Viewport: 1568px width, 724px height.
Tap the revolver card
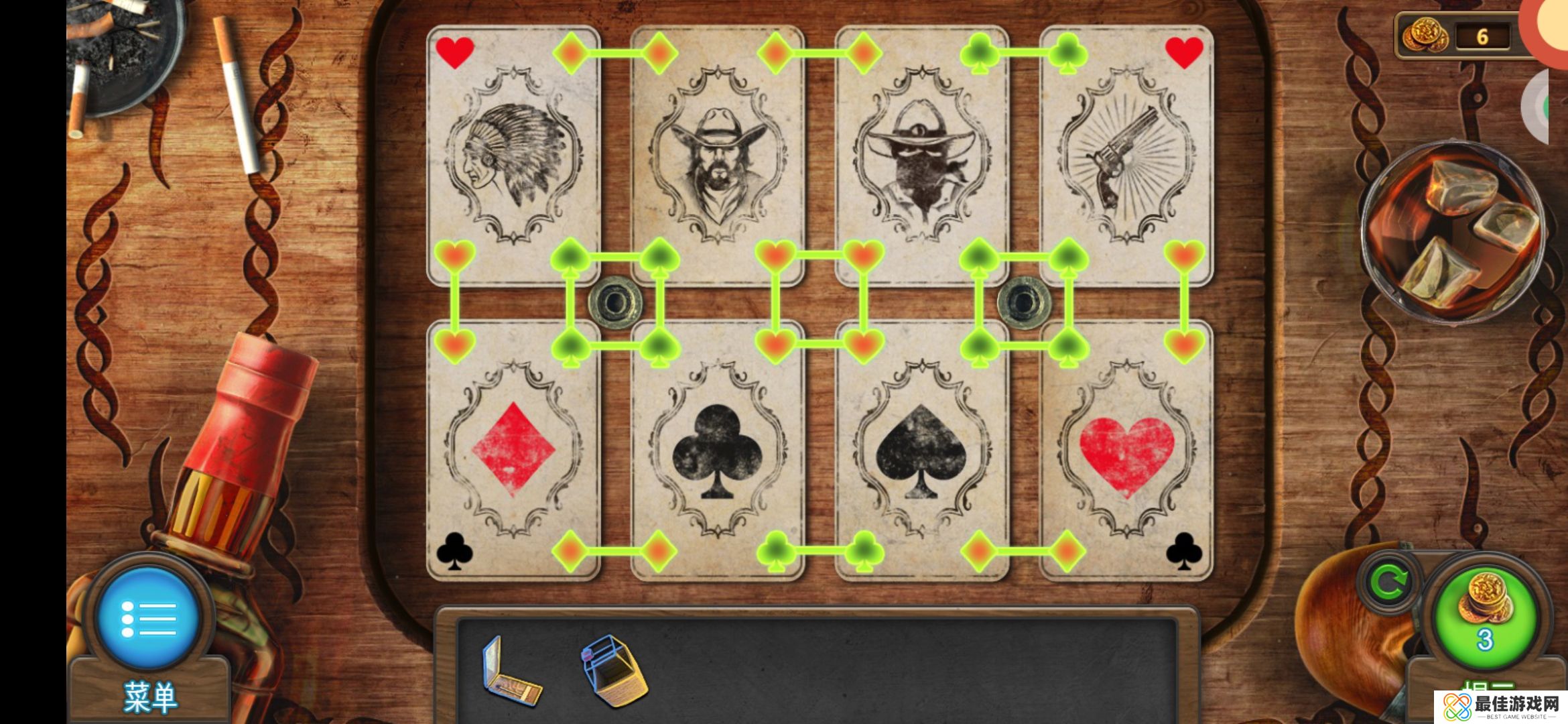point(1126,156)
